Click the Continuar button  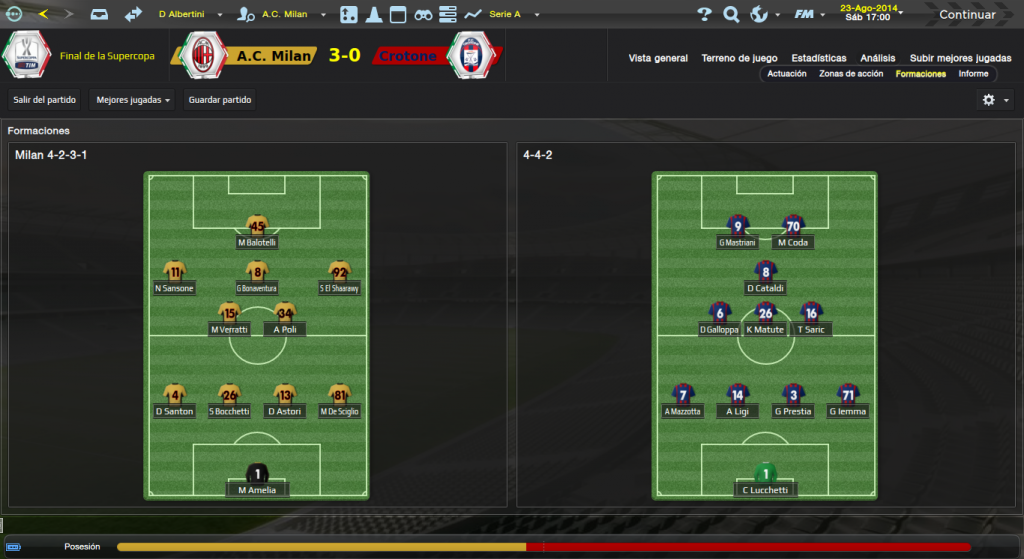(966, 15)
